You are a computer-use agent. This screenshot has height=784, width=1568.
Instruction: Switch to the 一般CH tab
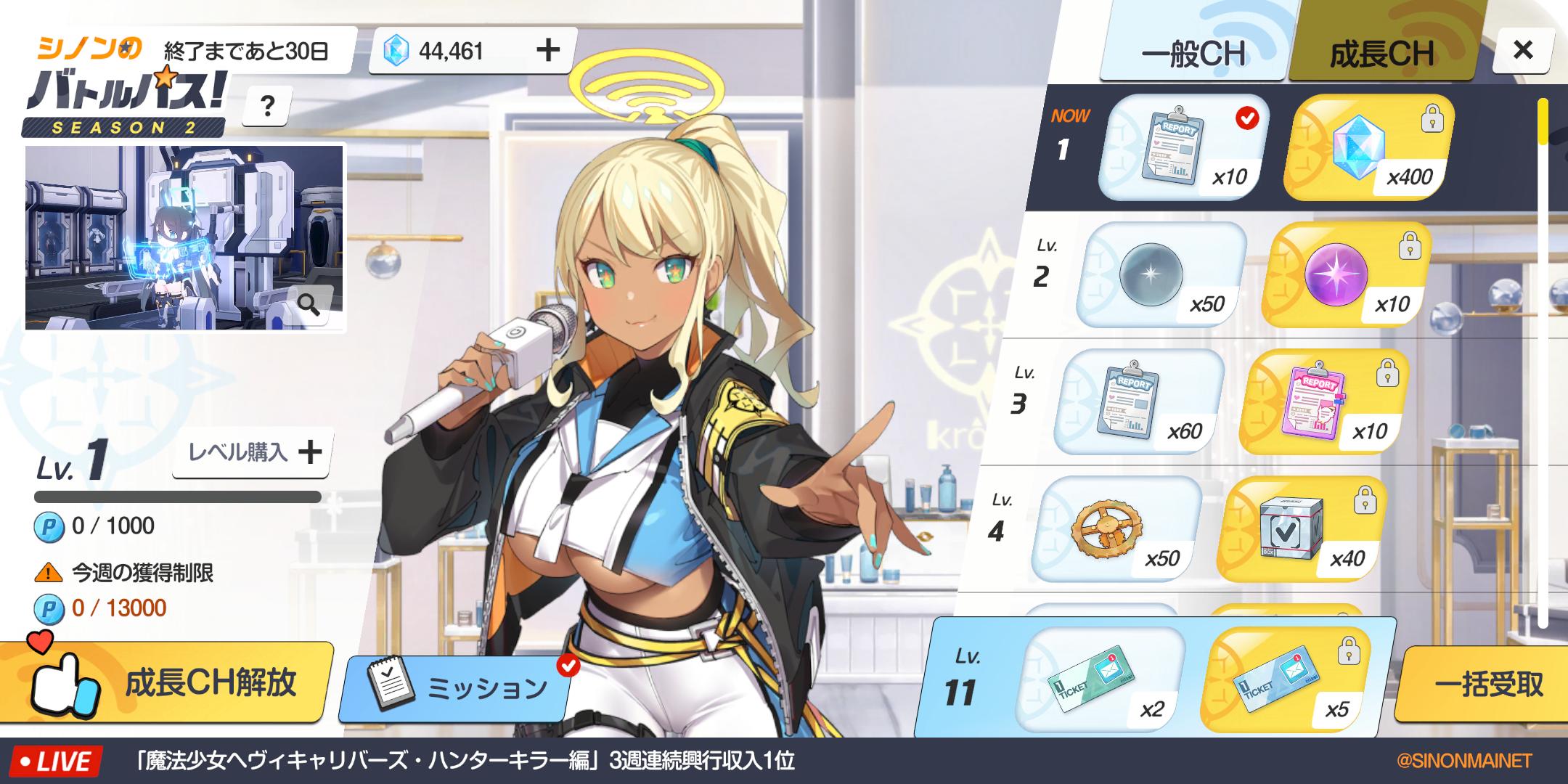coord(1193,53)
